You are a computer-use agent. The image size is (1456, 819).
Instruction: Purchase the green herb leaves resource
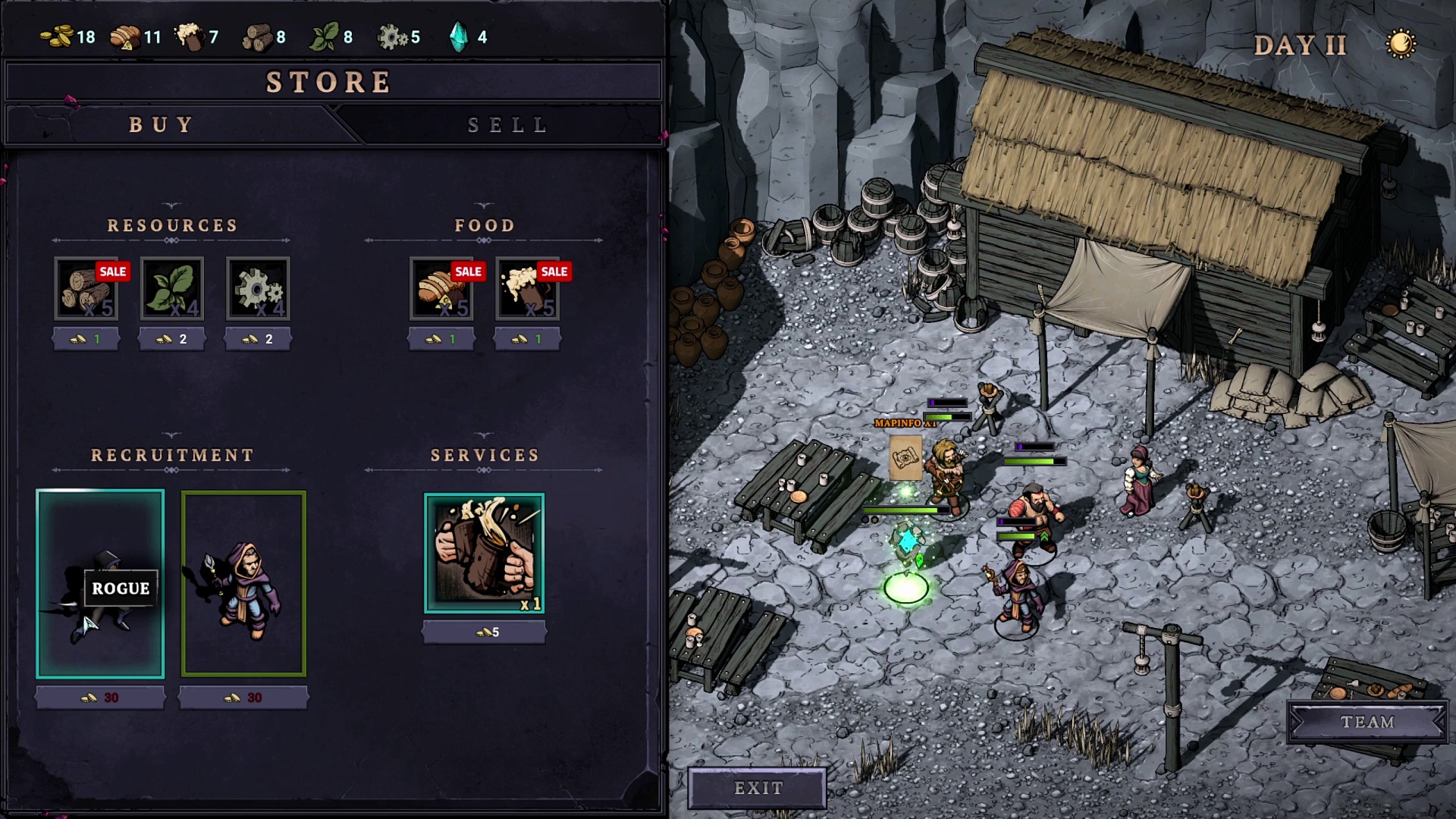pos(172,289)
